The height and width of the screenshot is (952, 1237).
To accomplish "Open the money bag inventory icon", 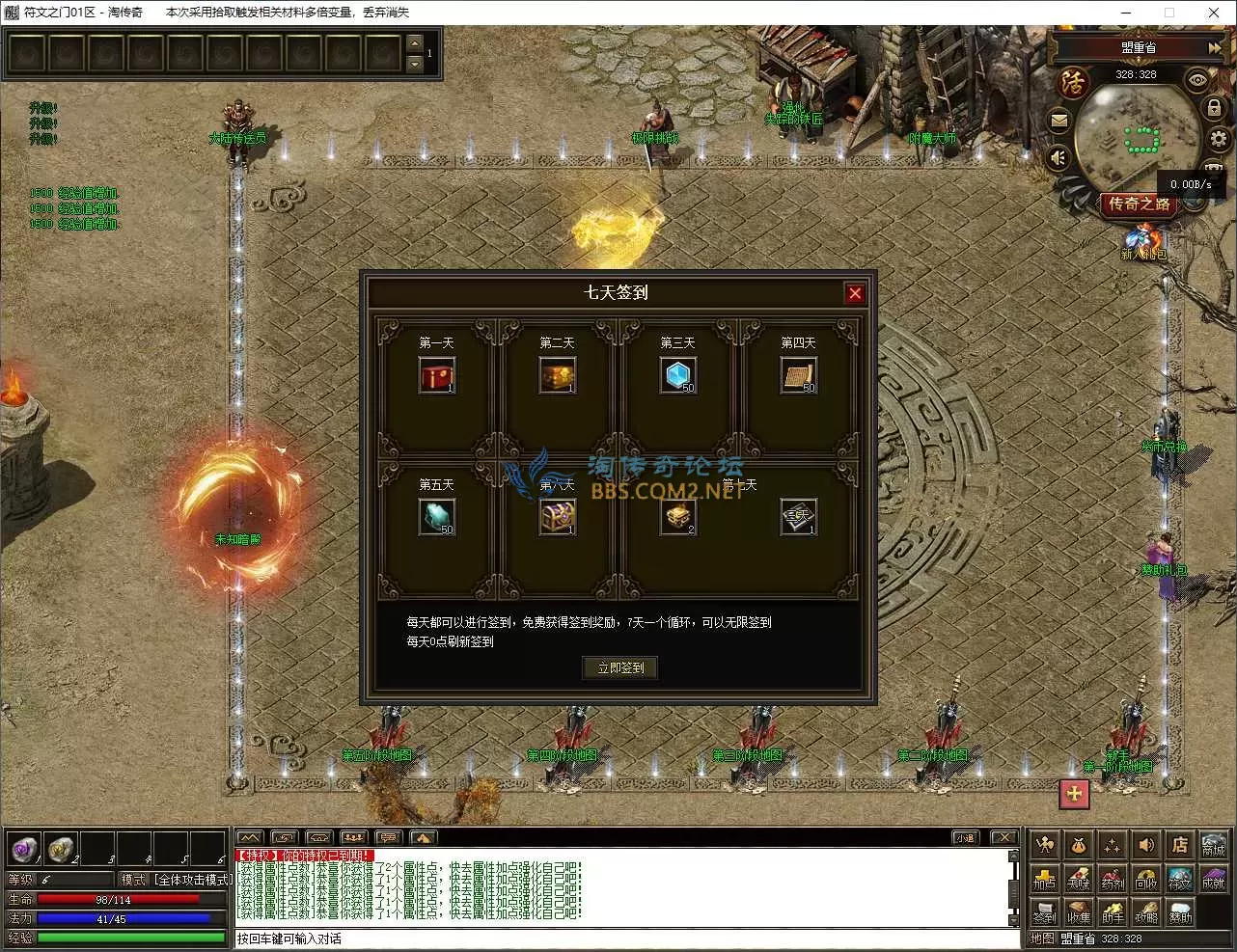I will click(1078, 846).
